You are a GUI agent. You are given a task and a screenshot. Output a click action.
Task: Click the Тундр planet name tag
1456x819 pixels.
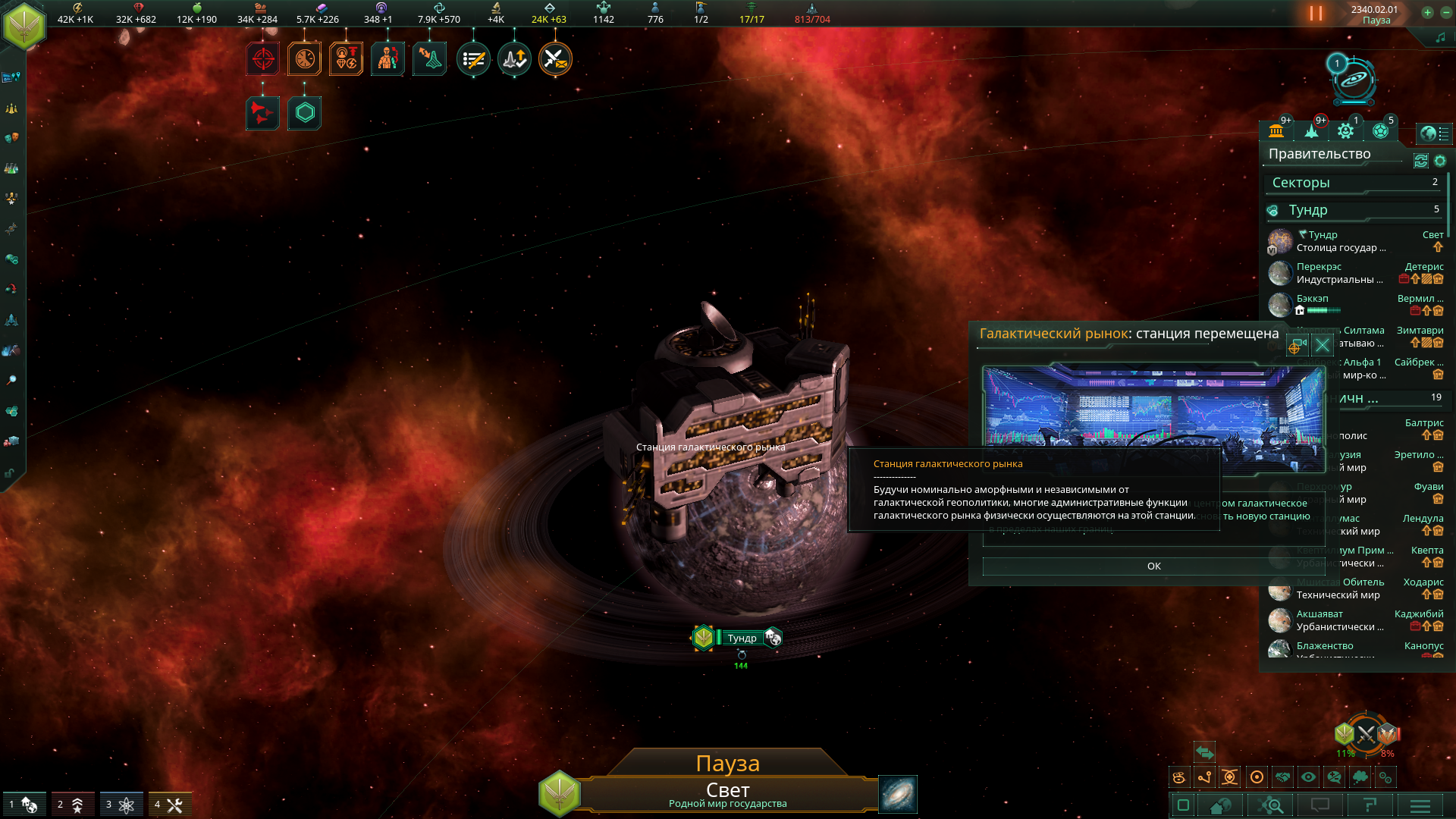[x=741, y=638]
